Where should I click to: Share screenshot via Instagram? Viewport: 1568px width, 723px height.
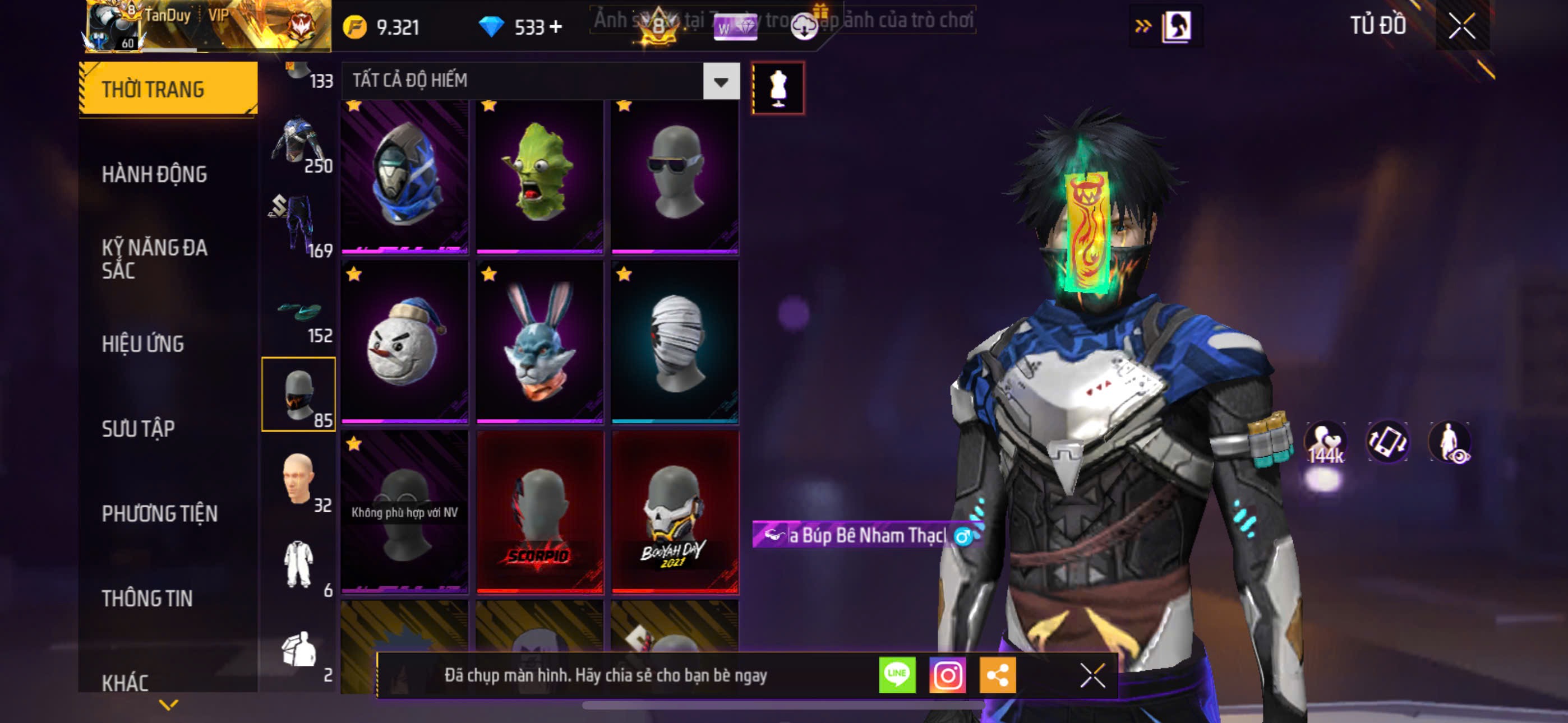947,675
